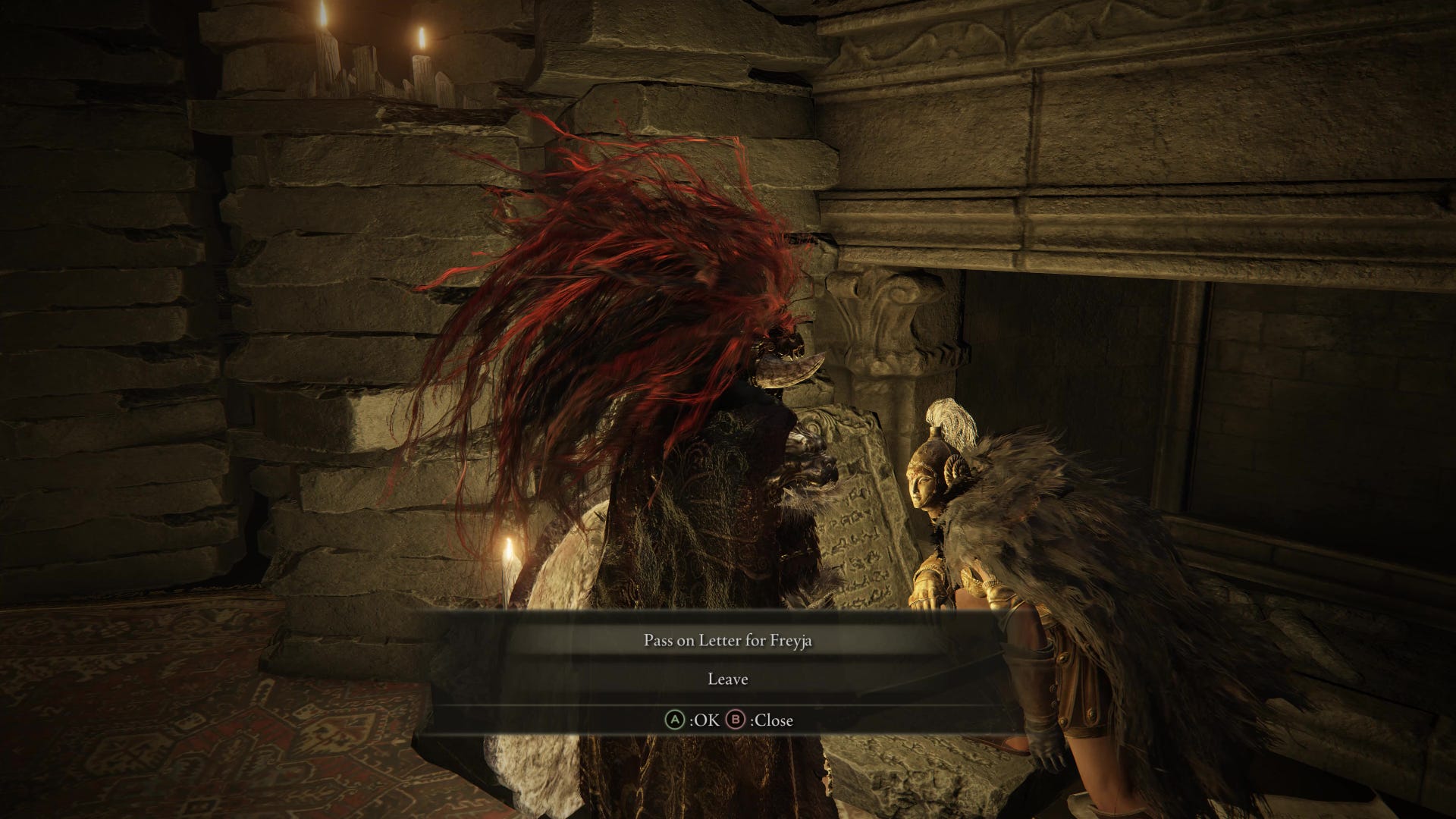Choose "Pass on Letter for Freyja" option
Viewport: 1456px width, 819px height.
pyautogui.click(x=728, y=641)
